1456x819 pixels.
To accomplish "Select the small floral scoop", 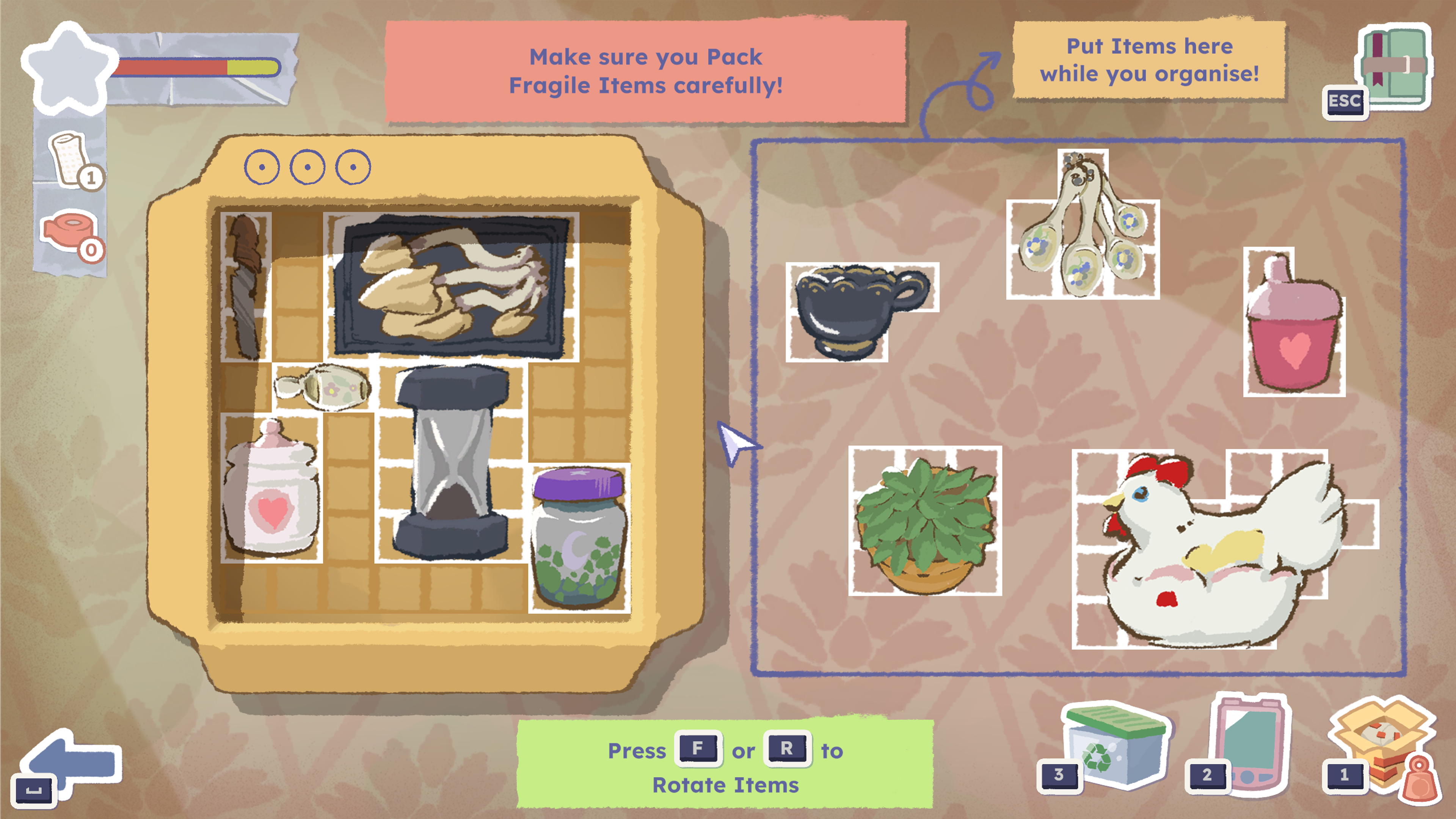I will click(323, 387).
